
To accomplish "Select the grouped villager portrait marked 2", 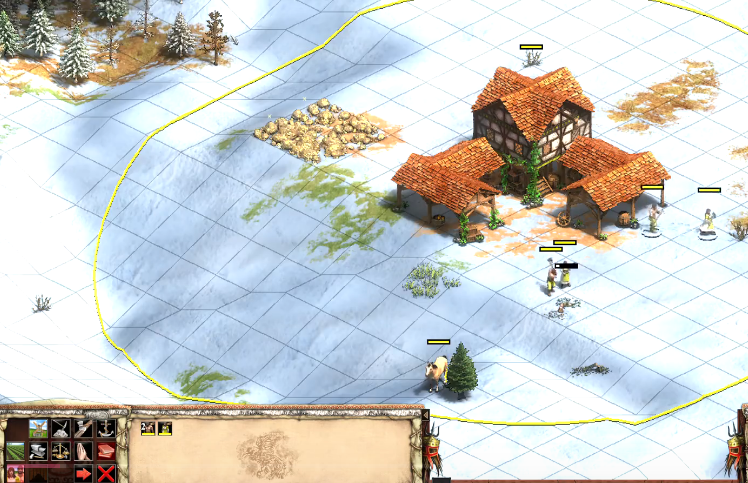I will (x=147, y=428).
